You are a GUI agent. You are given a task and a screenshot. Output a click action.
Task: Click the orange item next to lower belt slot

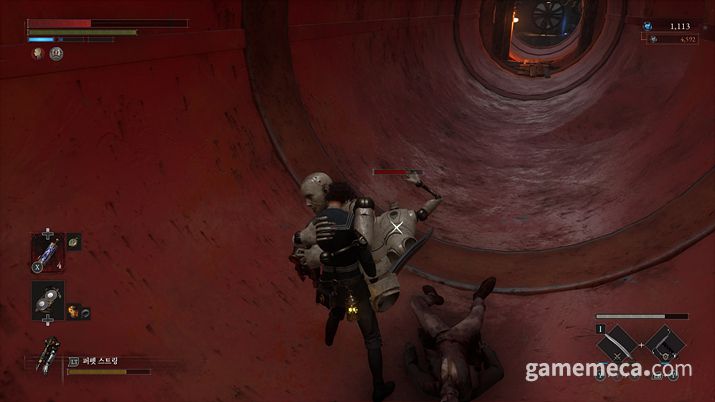tap(73, 311)
